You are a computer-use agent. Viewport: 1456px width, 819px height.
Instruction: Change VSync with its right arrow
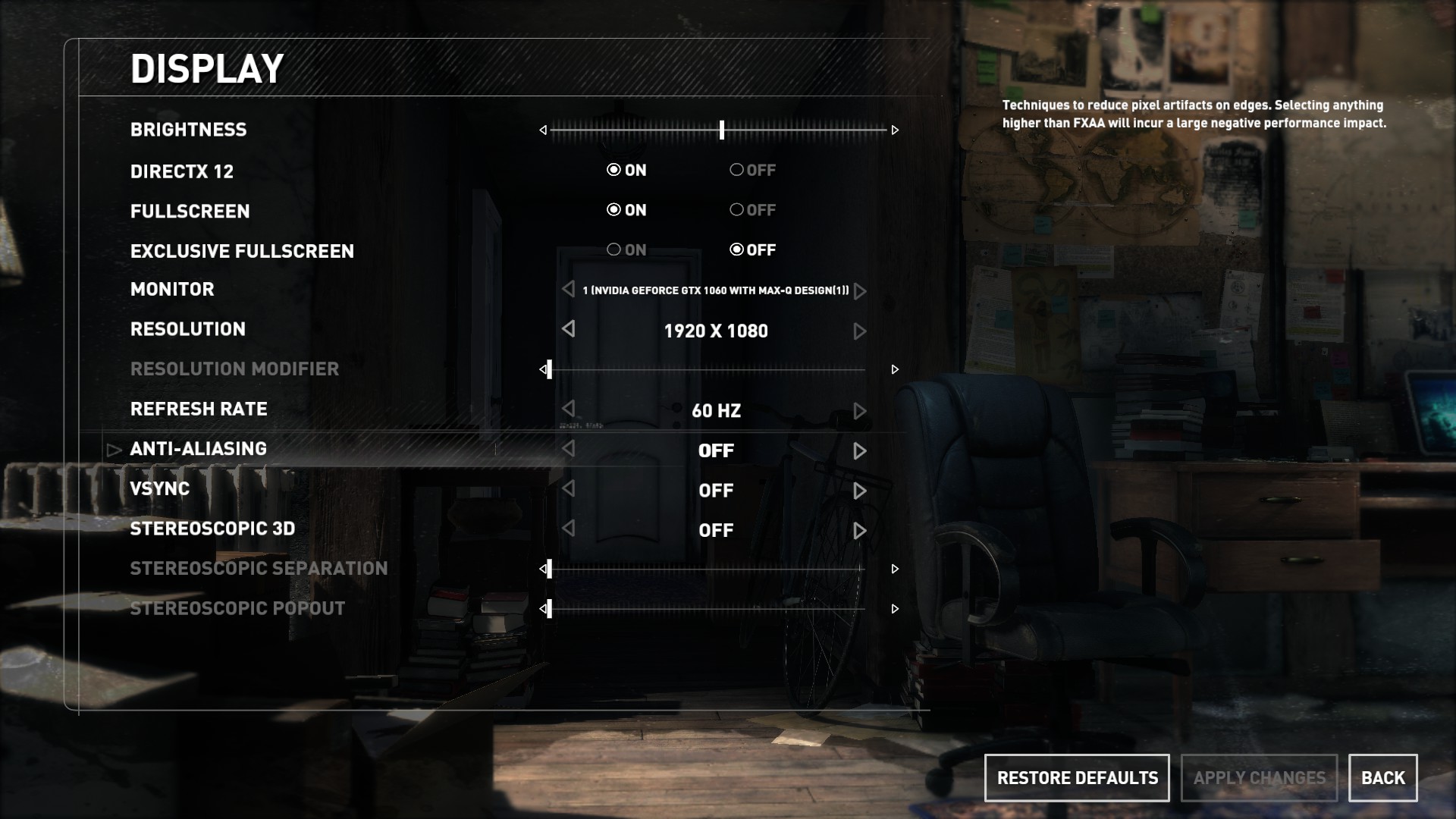[859, 491]
